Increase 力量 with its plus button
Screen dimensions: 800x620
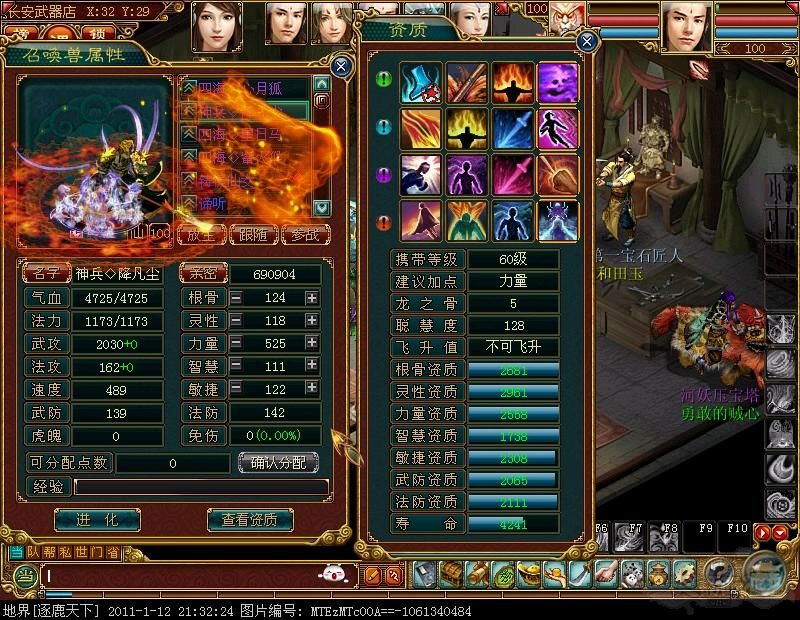[x=312, y=343]
